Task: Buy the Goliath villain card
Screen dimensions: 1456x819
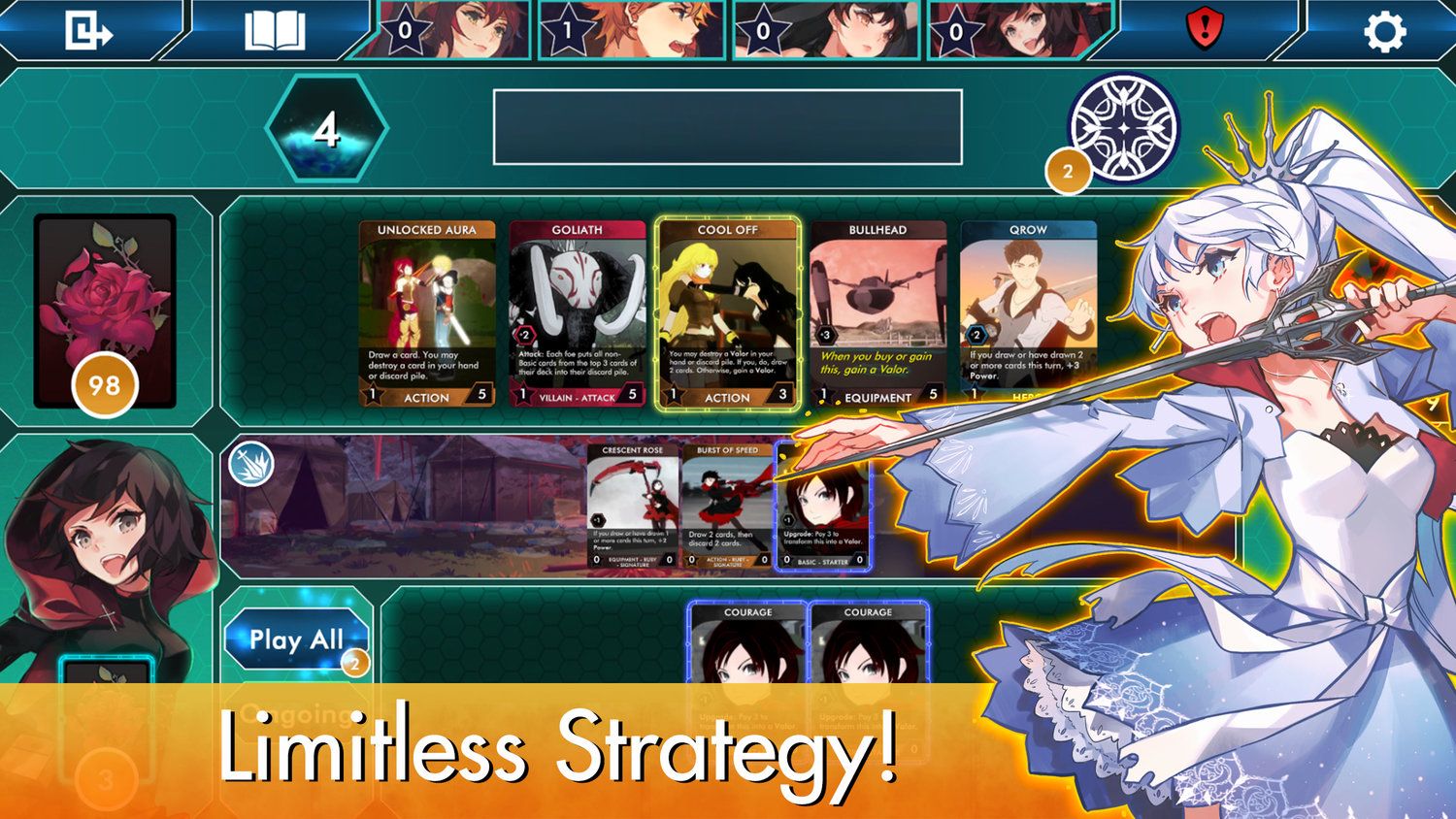Action: (578, 311)
